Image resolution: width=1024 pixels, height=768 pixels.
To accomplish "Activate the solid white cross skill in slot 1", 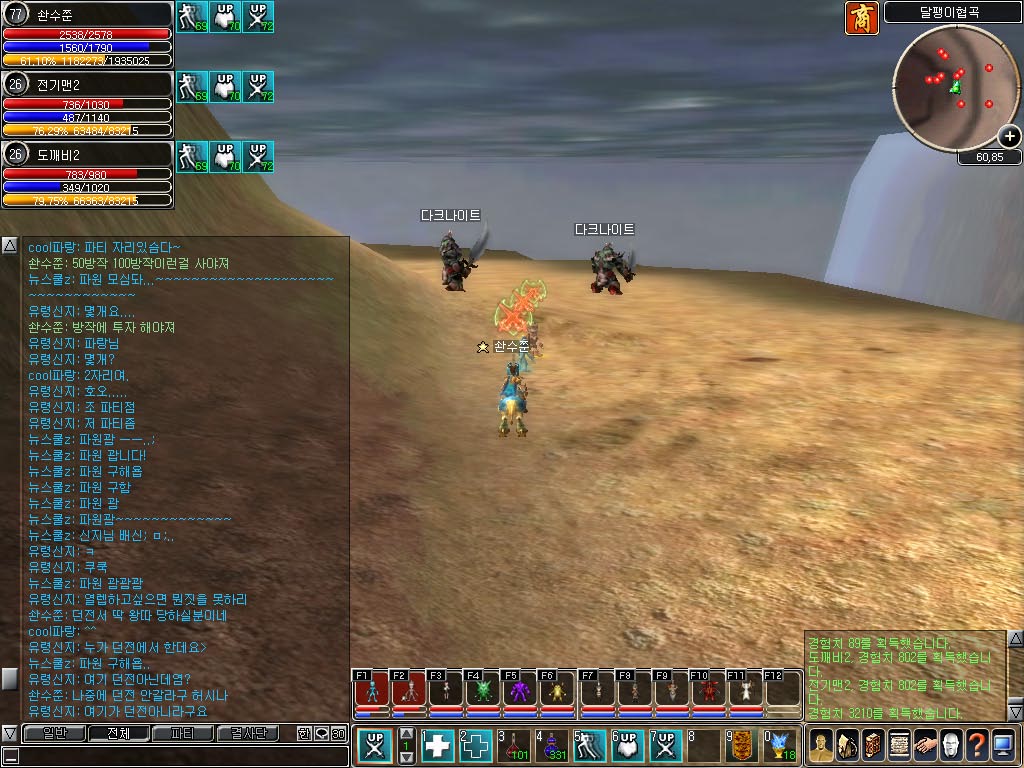I will [439, 746].
